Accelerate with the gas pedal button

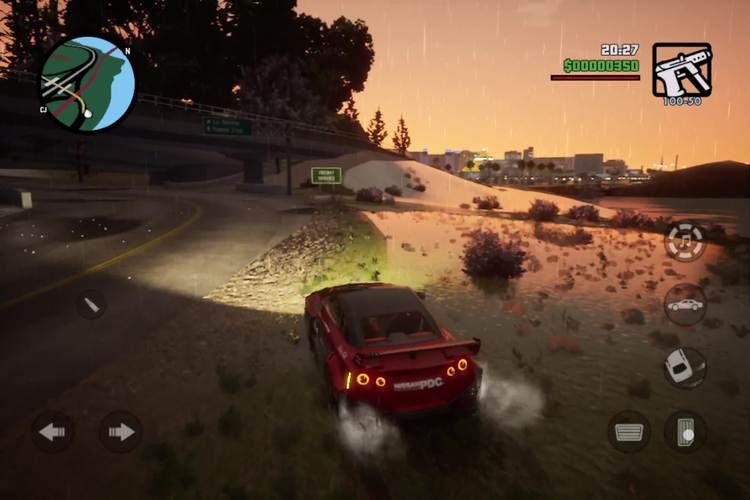coord(686,431)
